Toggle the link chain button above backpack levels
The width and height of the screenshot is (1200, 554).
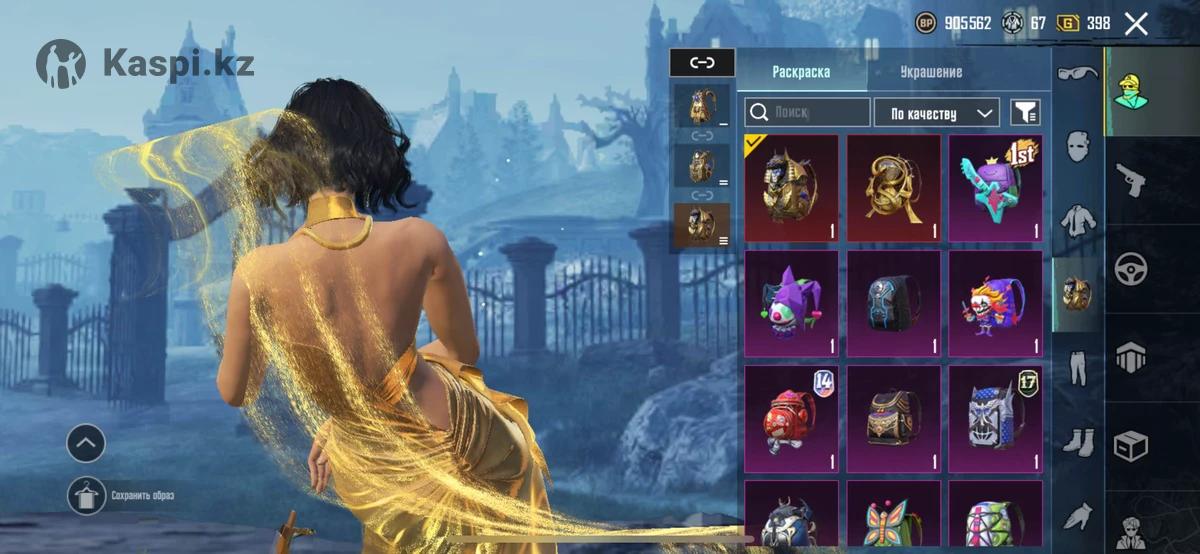[702, 62]
